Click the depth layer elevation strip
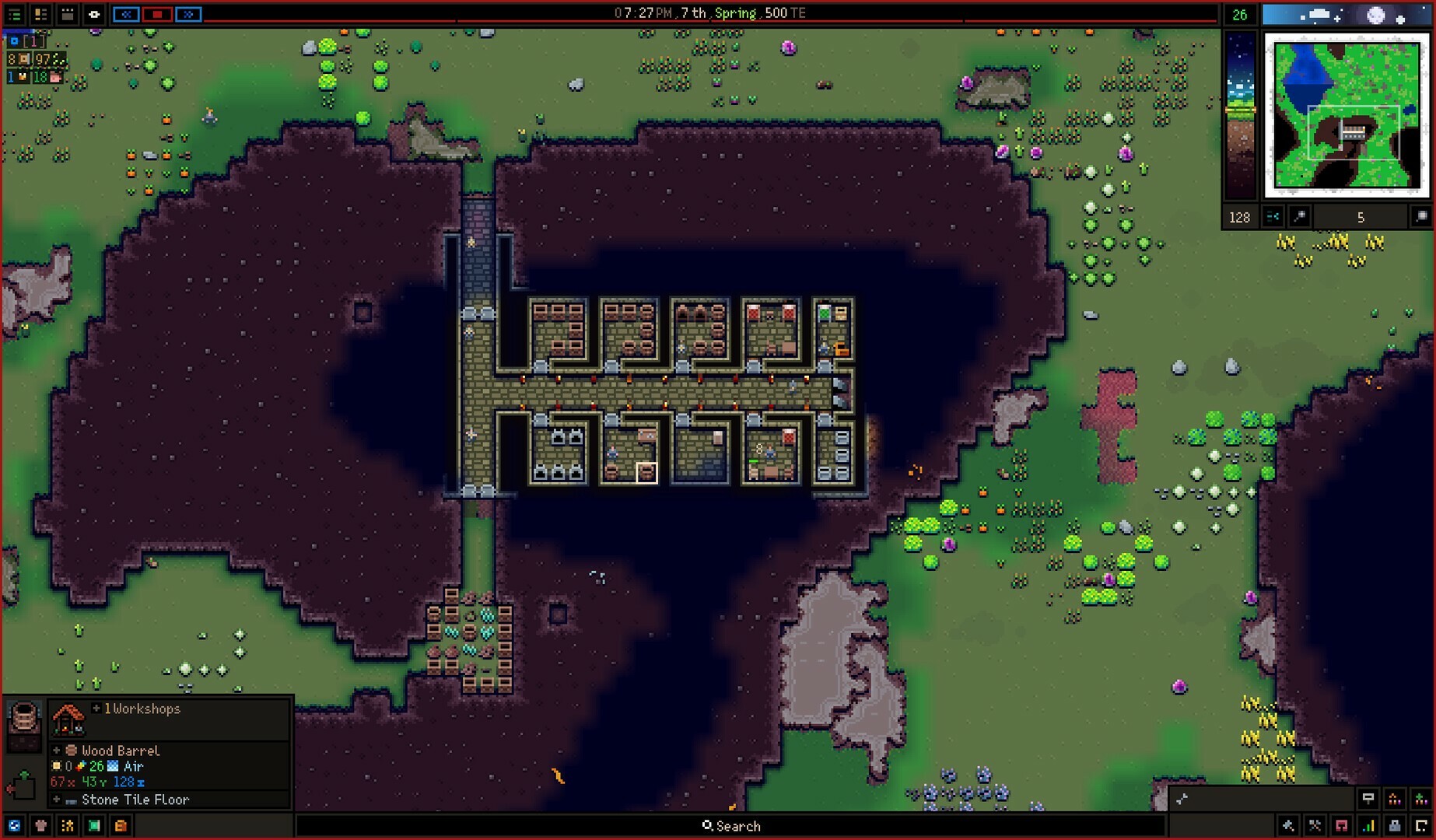The image size is (1436, 840). click(x=1240, y=115)
